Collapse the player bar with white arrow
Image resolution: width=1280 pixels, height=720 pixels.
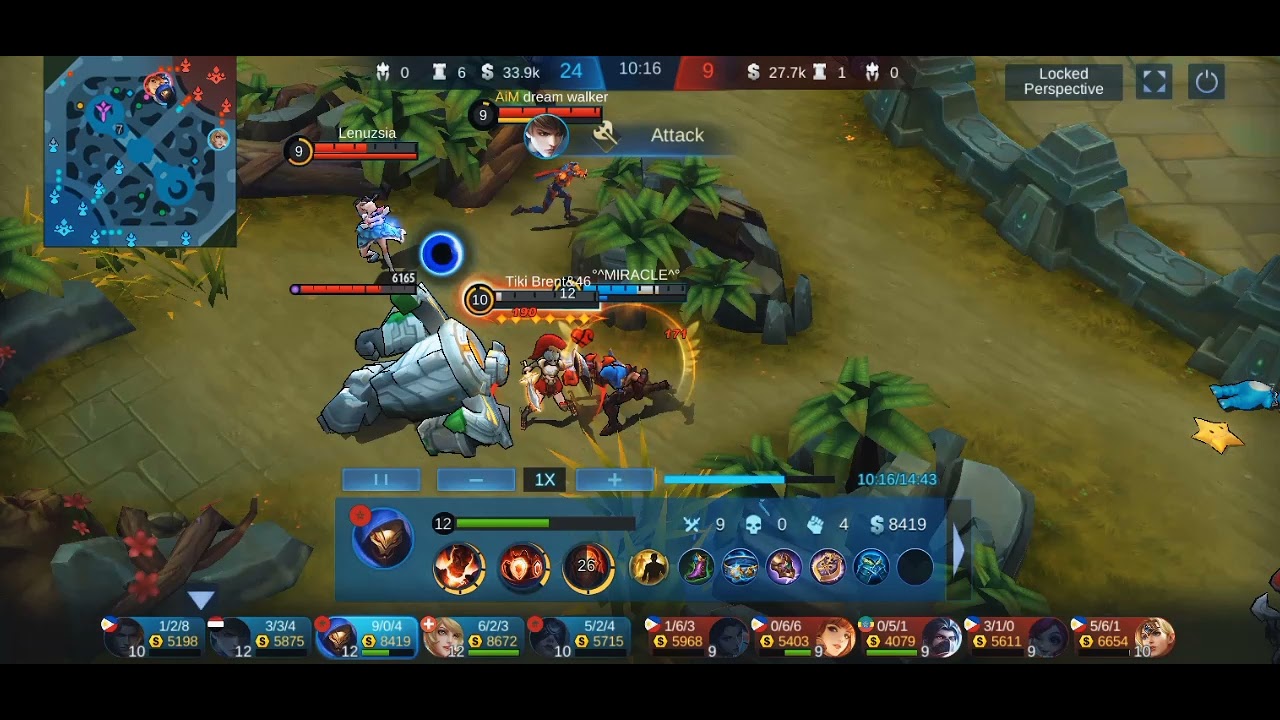point(201,600)
